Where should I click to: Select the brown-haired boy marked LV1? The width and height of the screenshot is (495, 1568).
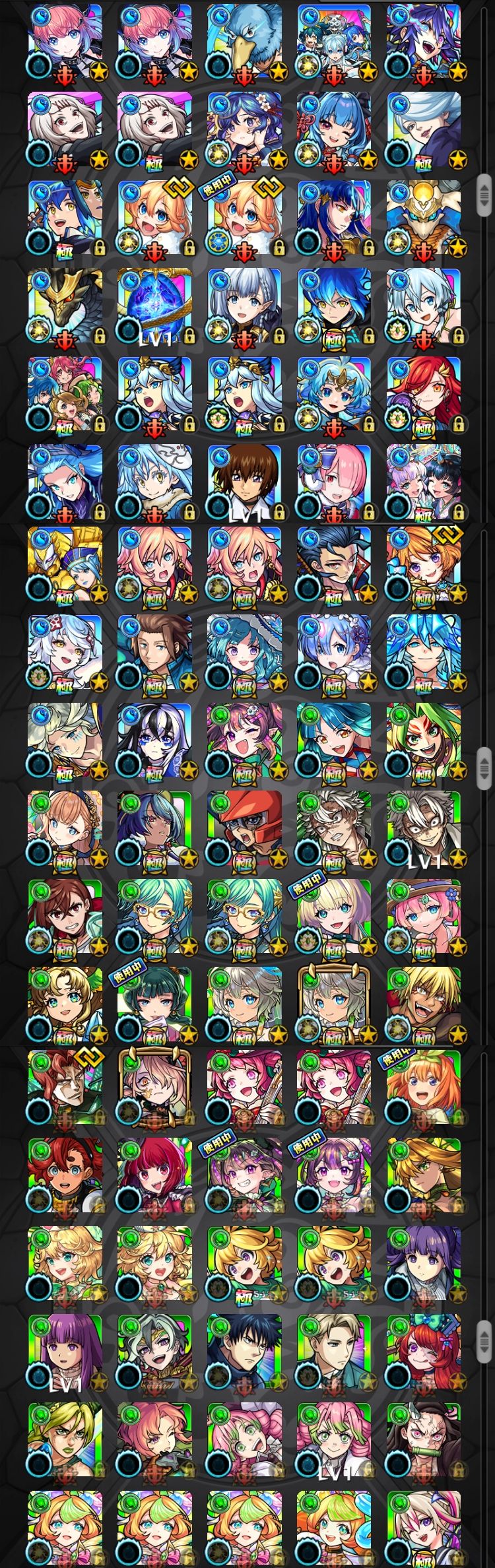244,480
